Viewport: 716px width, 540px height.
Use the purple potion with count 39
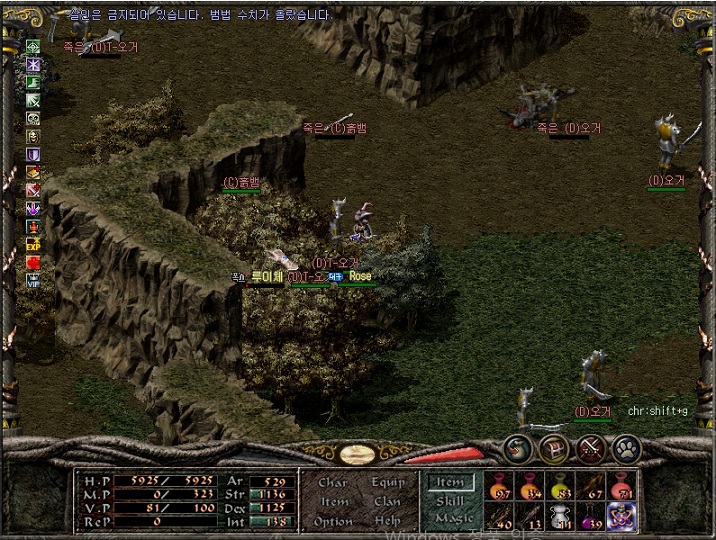[592, 515]
